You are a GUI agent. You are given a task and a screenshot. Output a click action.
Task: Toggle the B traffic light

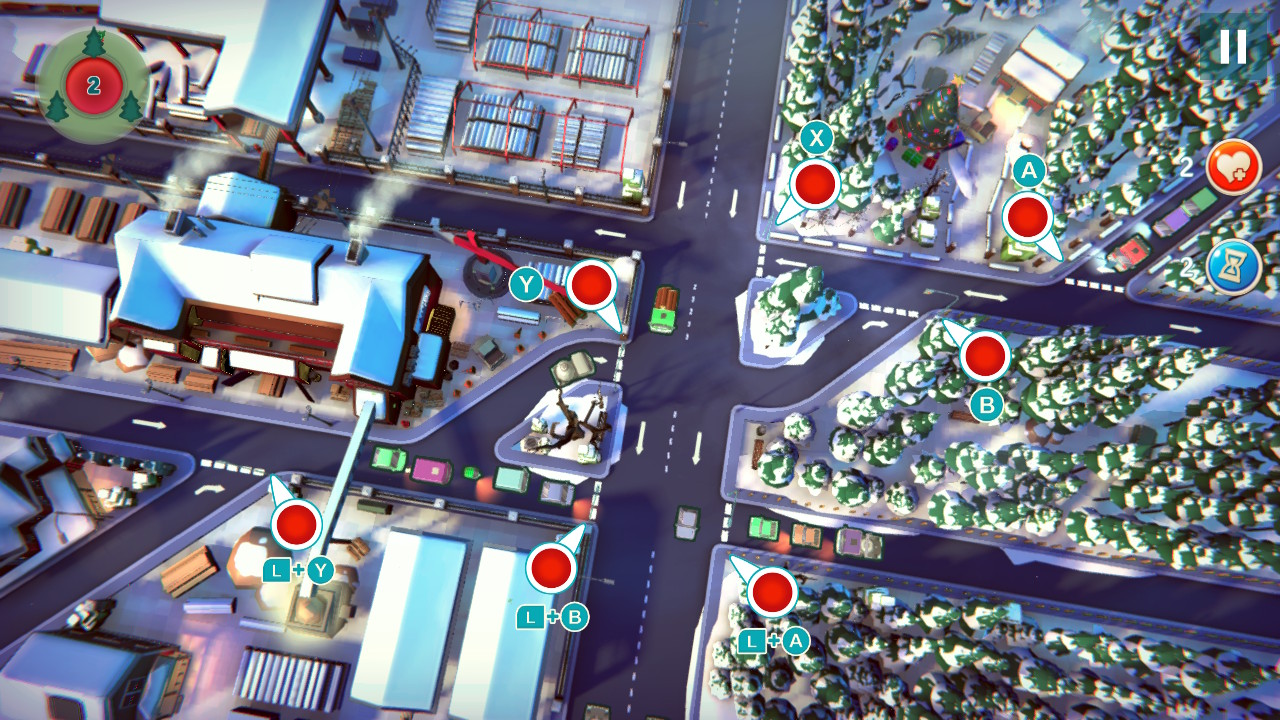(x=983, y=356)
